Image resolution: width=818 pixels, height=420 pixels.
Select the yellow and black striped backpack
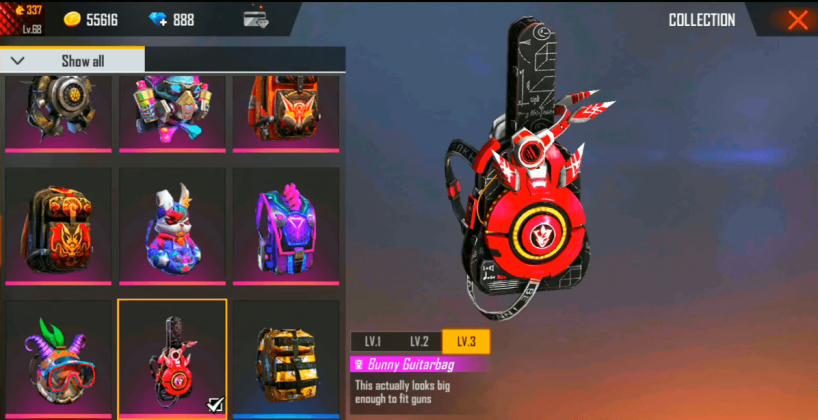click(x=286, y=358)
